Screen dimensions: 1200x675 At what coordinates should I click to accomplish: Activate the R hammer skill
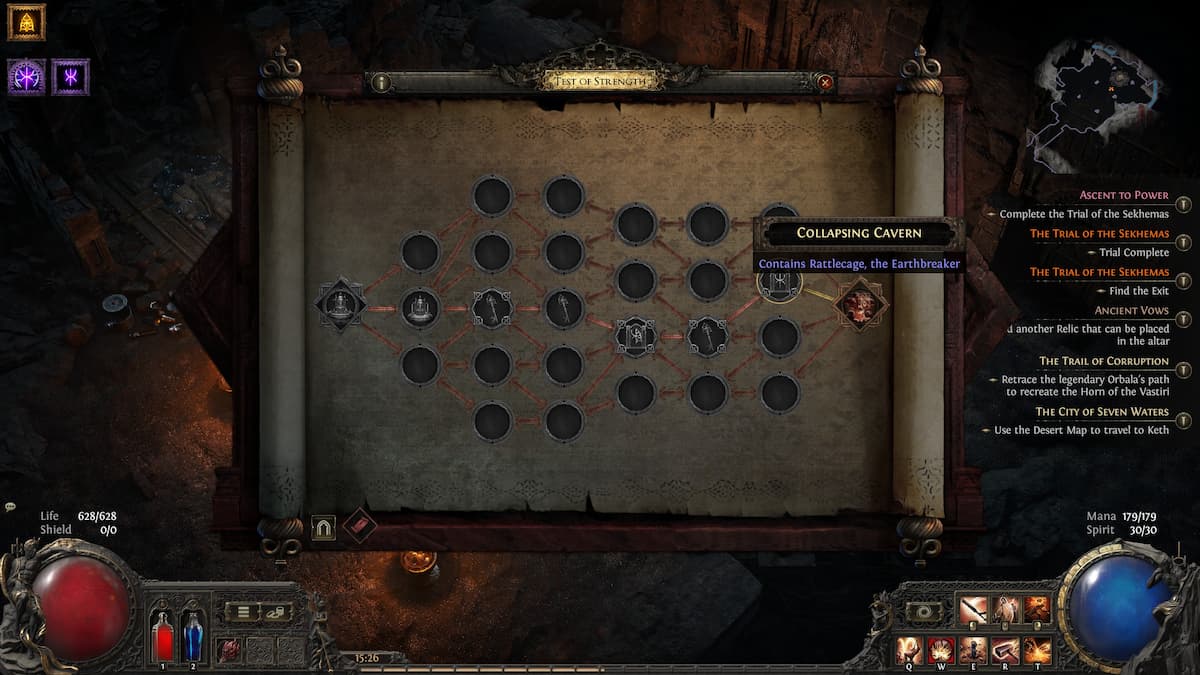point(1006,650)
